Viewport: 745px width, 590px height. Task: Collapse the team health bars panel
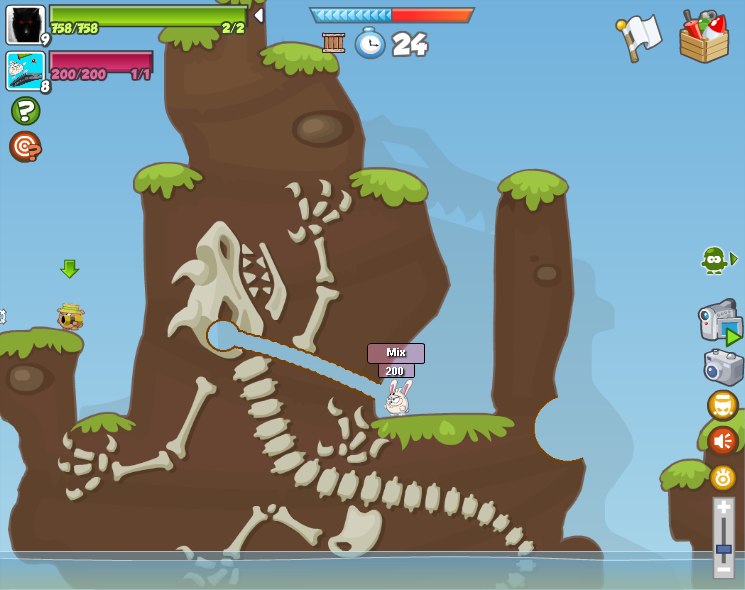tap(259, 15)
